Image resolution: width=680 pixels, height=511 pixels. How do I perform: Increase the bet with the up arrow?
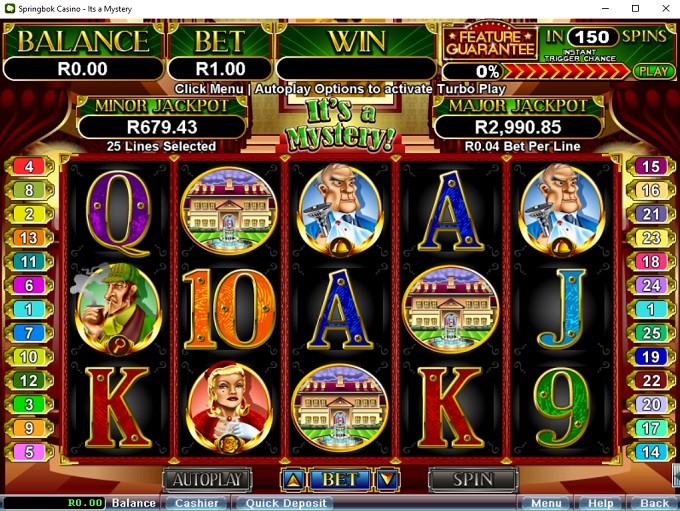[292, 480]
